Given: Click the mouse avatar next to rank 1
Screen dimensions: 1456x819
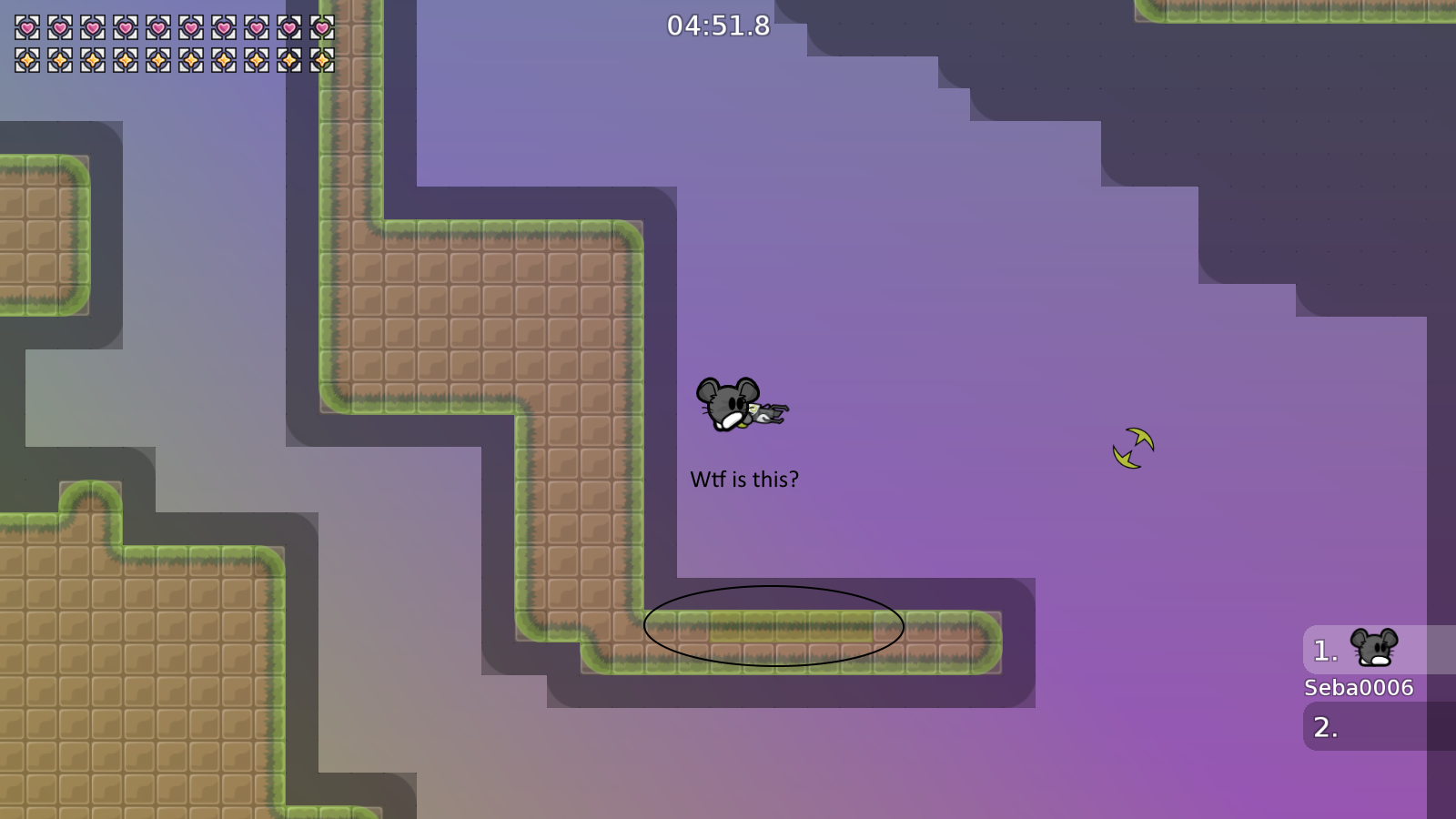Looking at the screenshot, I should (x=1372, y=650).
